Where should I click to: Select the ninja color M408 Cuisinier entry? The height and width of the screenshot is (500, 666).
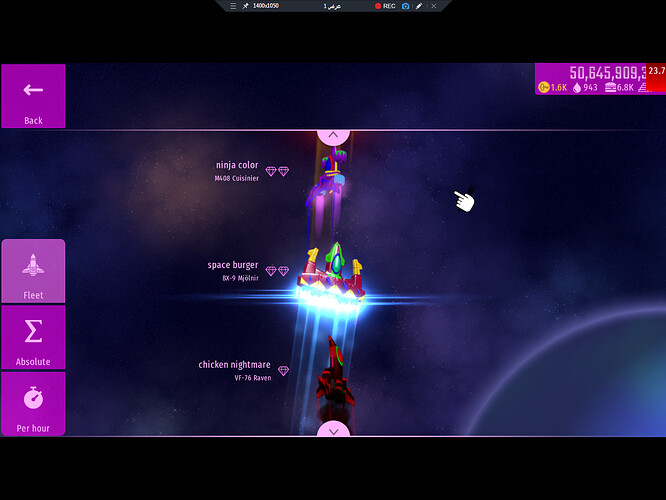click(x=237, y=171)
